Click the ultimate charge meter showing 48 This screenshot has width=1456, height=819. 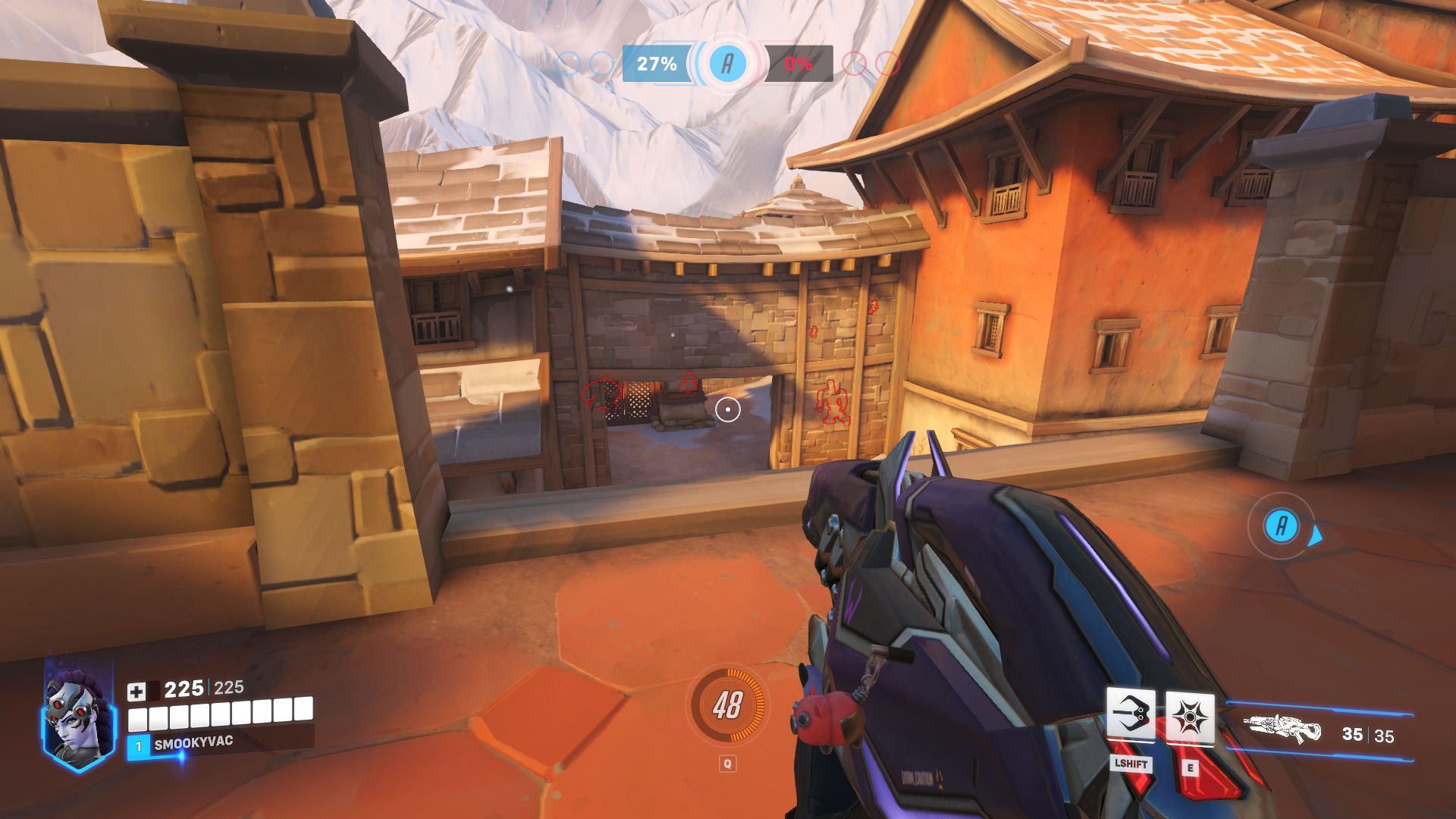click(727, 705)
